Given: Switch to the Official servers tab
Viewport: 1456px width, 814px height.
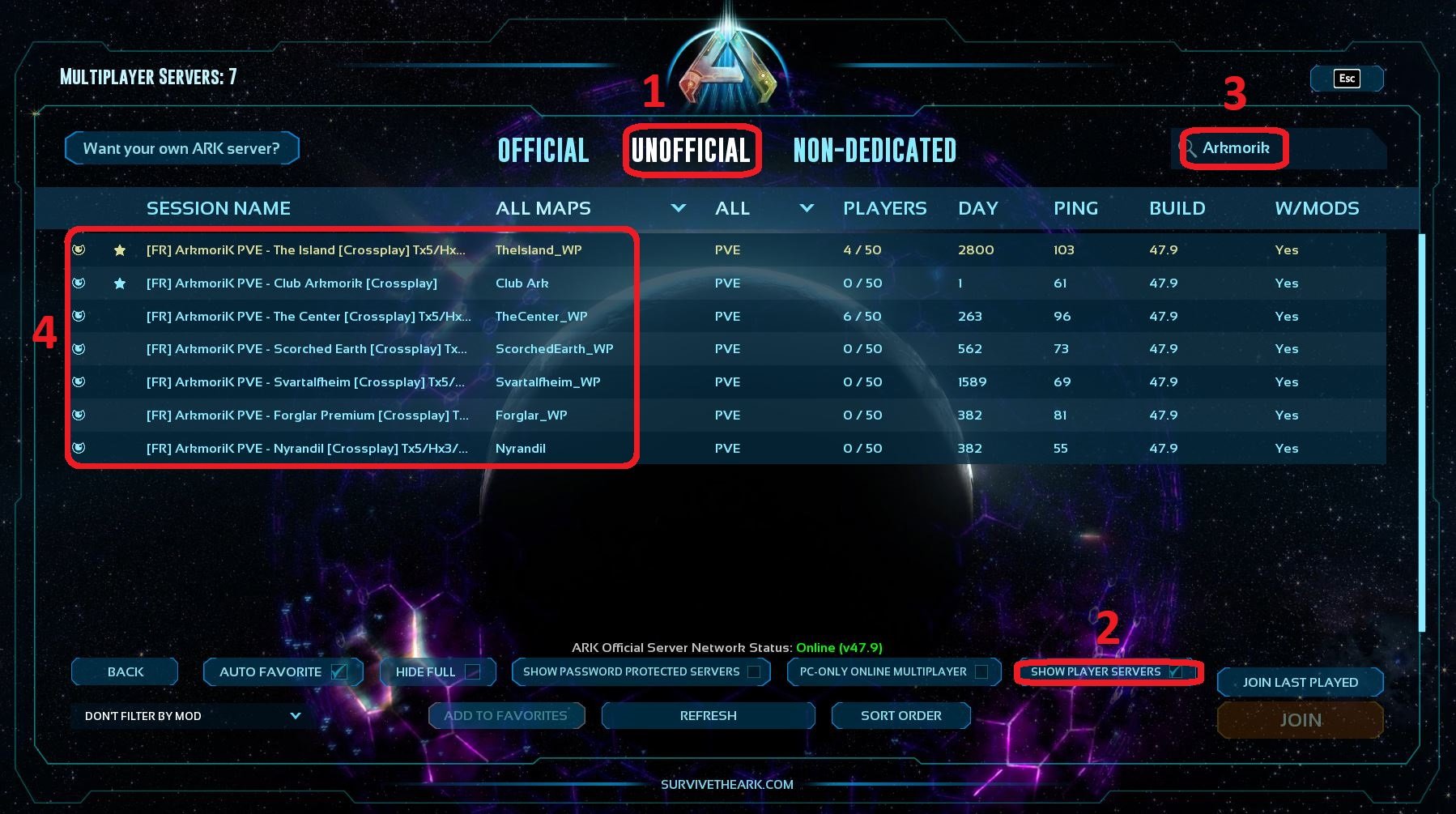Looking at the screenshot, I should tap(543, 150).
